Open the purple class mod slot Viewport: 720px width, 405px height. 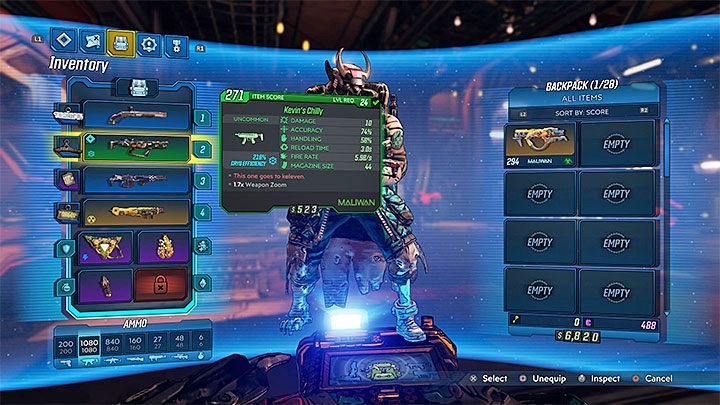click(x=108, y=287)
